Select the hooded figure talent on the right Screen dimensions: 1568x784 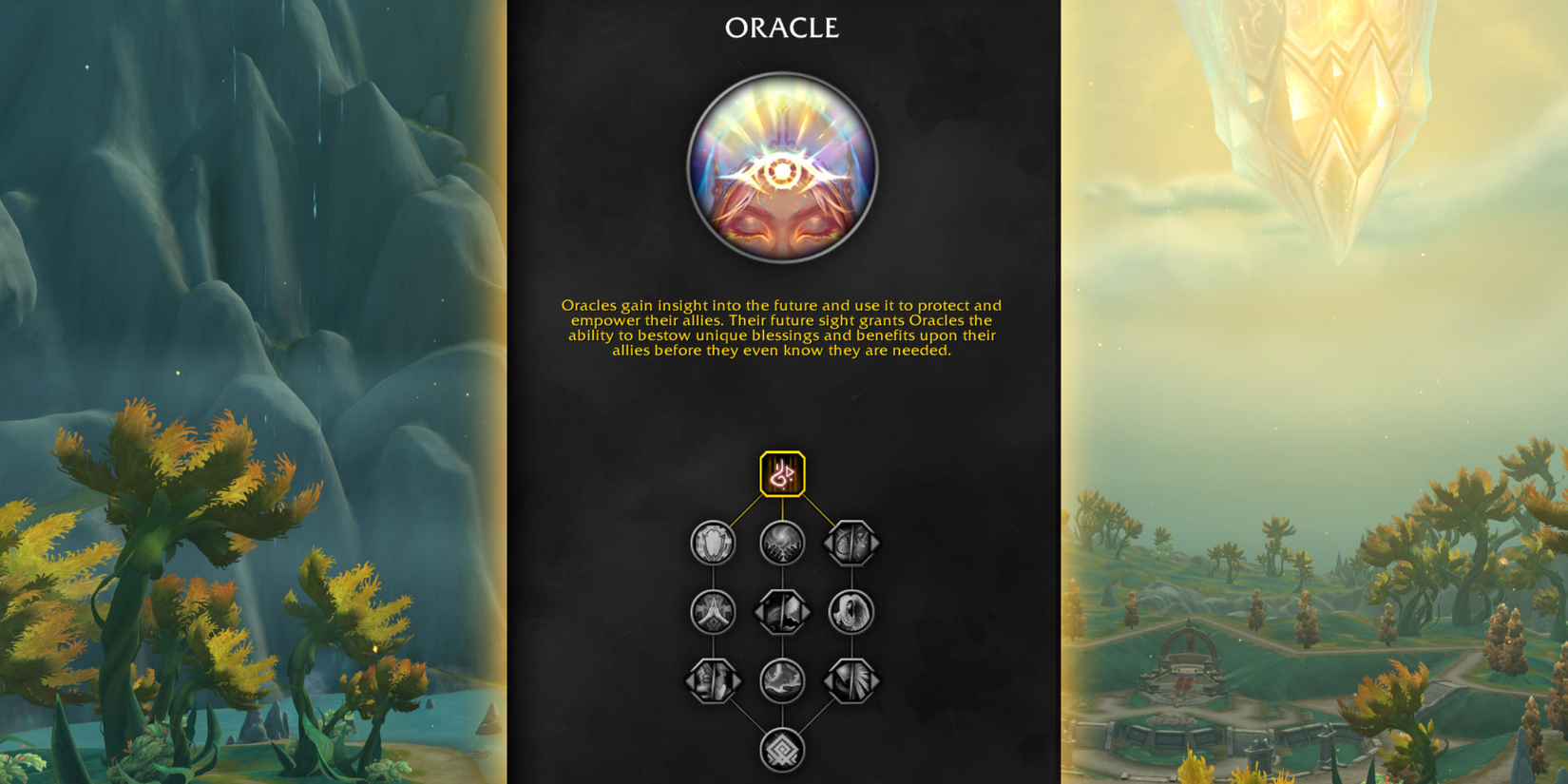(x=851, y=611)
